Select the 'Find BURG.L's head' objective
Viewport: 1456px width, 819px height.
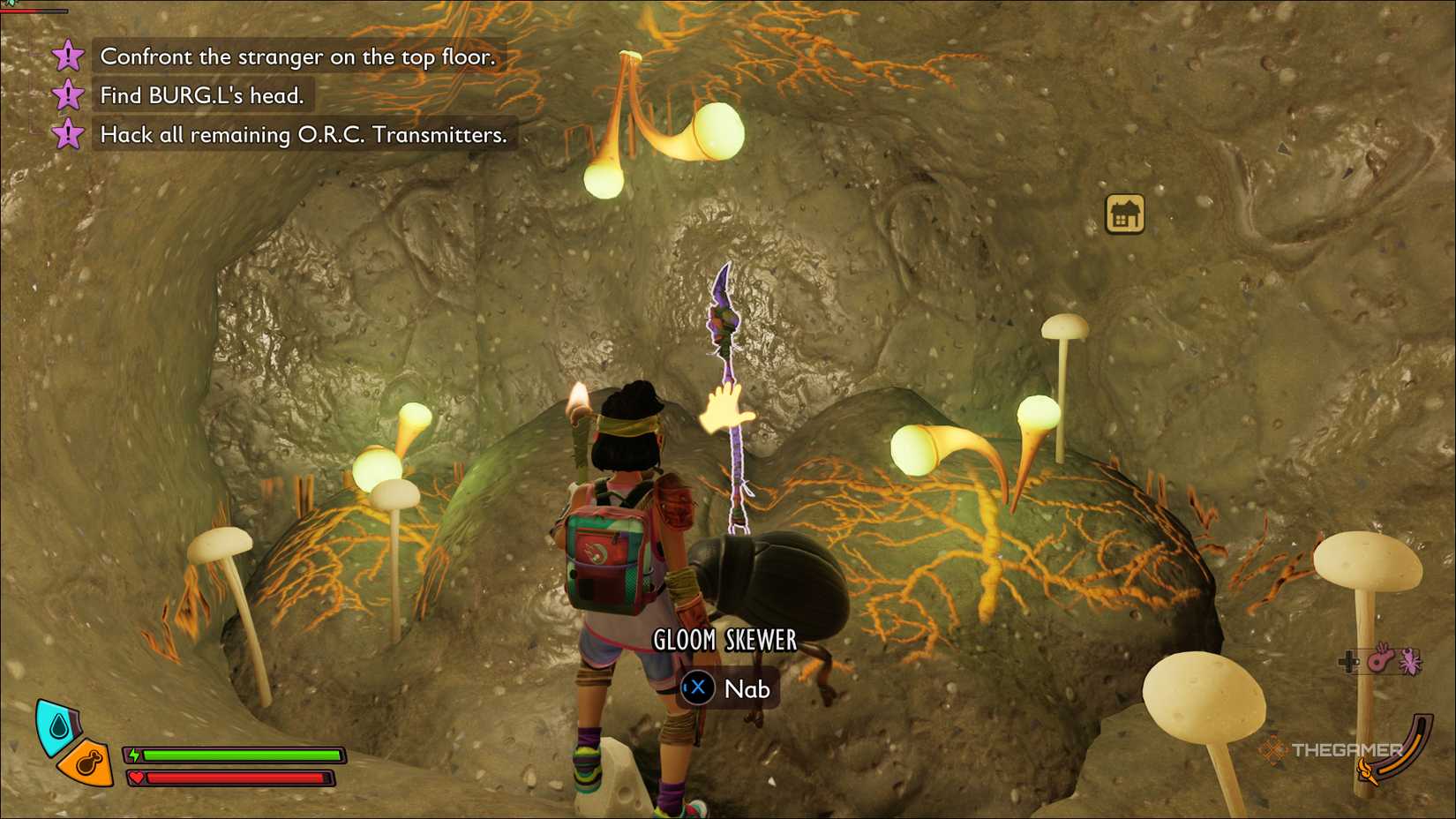201,95
